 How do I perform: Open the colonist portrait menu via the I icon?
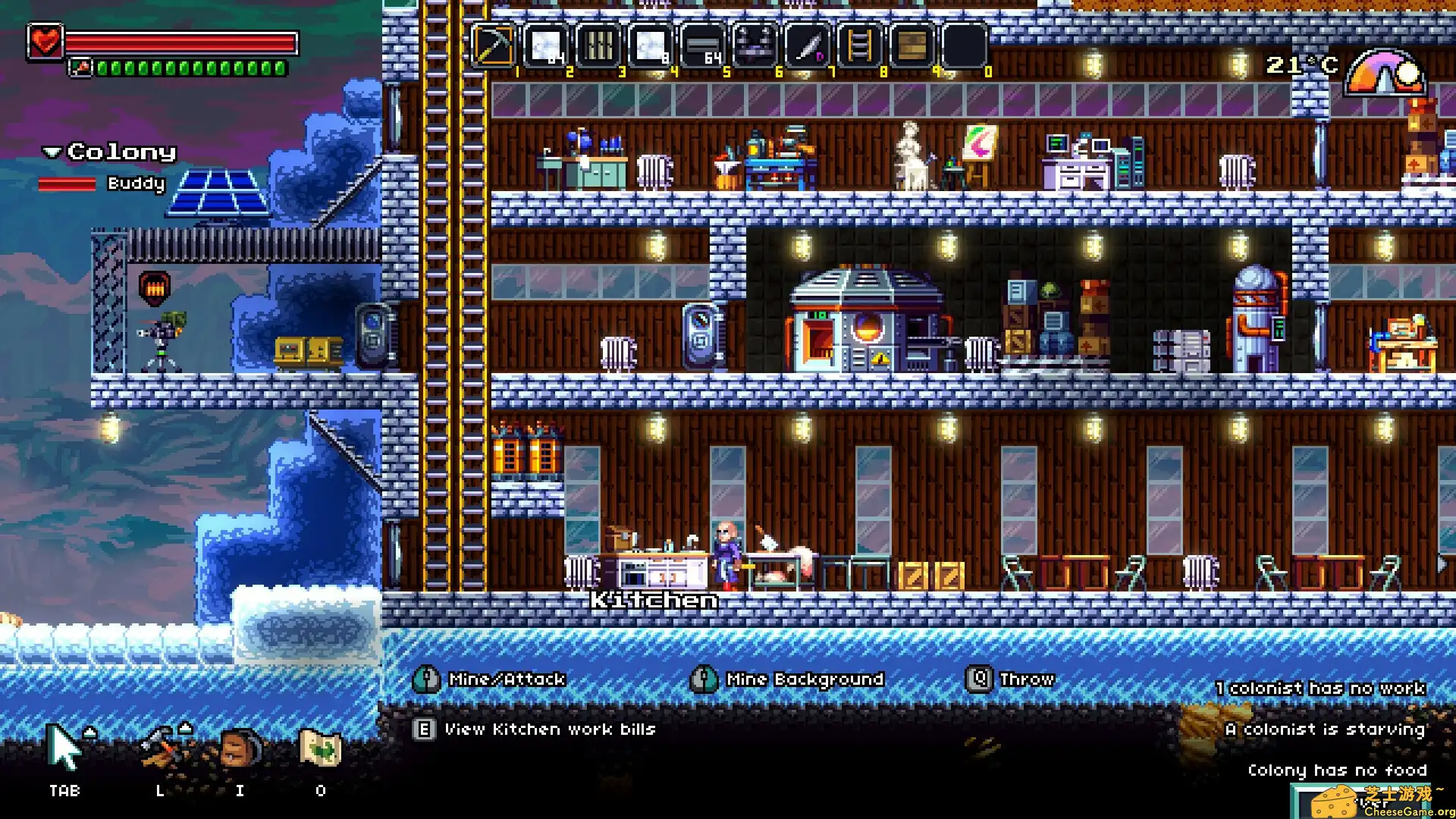pyautogui.click(x=240, y=747)
